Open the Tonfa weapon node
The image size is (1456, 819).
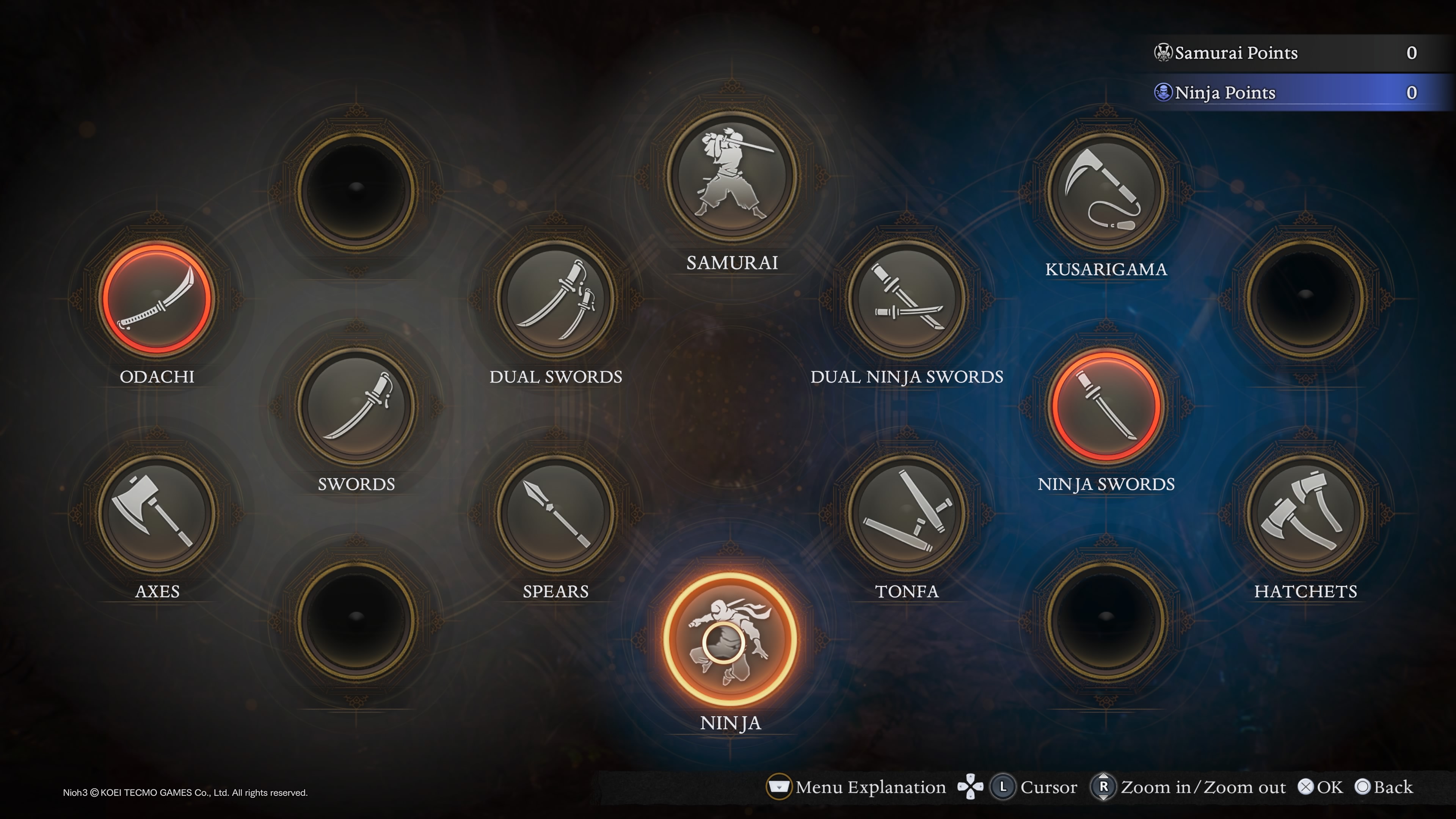(907, 513)
